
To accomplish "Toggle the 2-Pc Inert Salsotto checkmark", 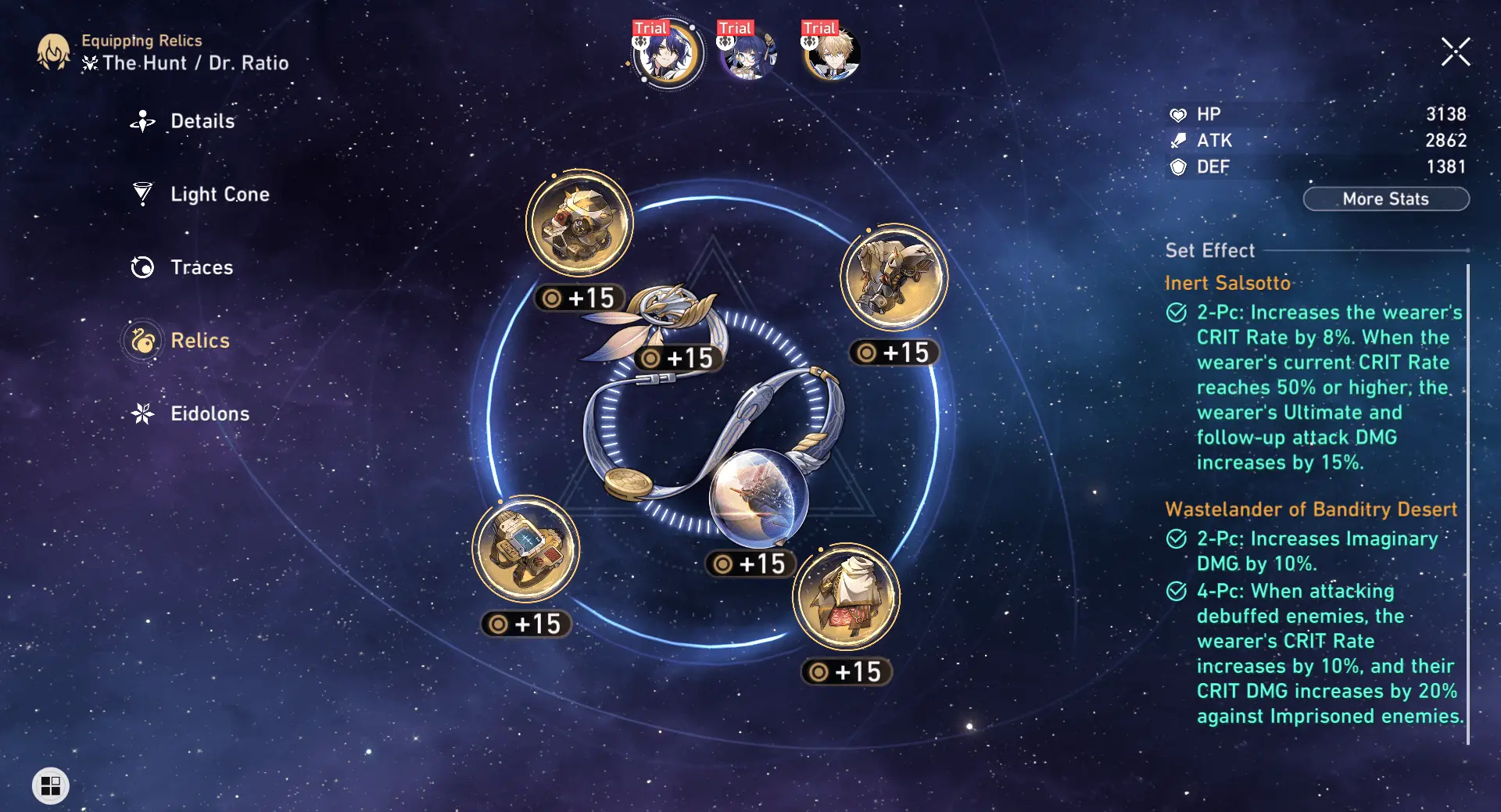I will [1175, 313].
